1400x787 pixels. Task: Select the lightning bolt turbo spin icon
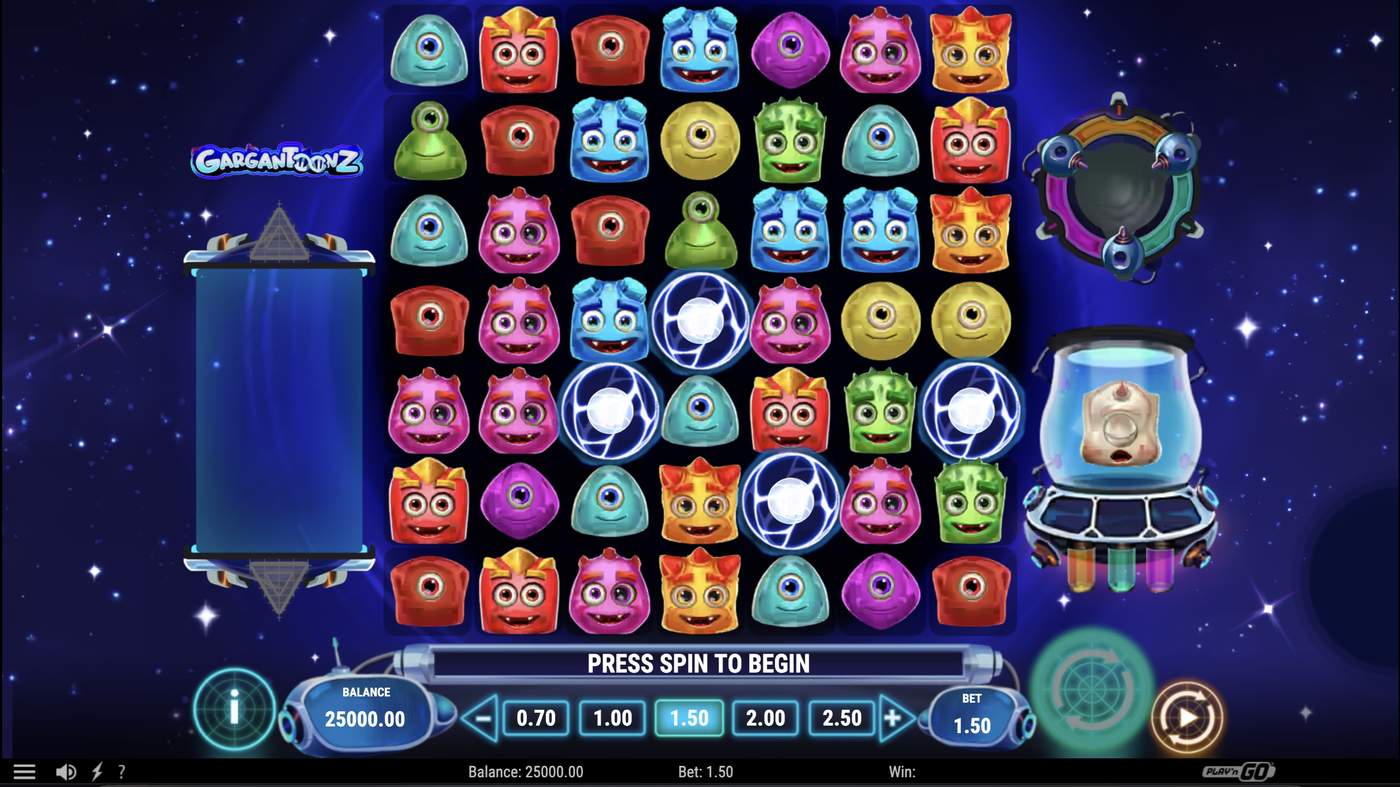tap(96, 770)
